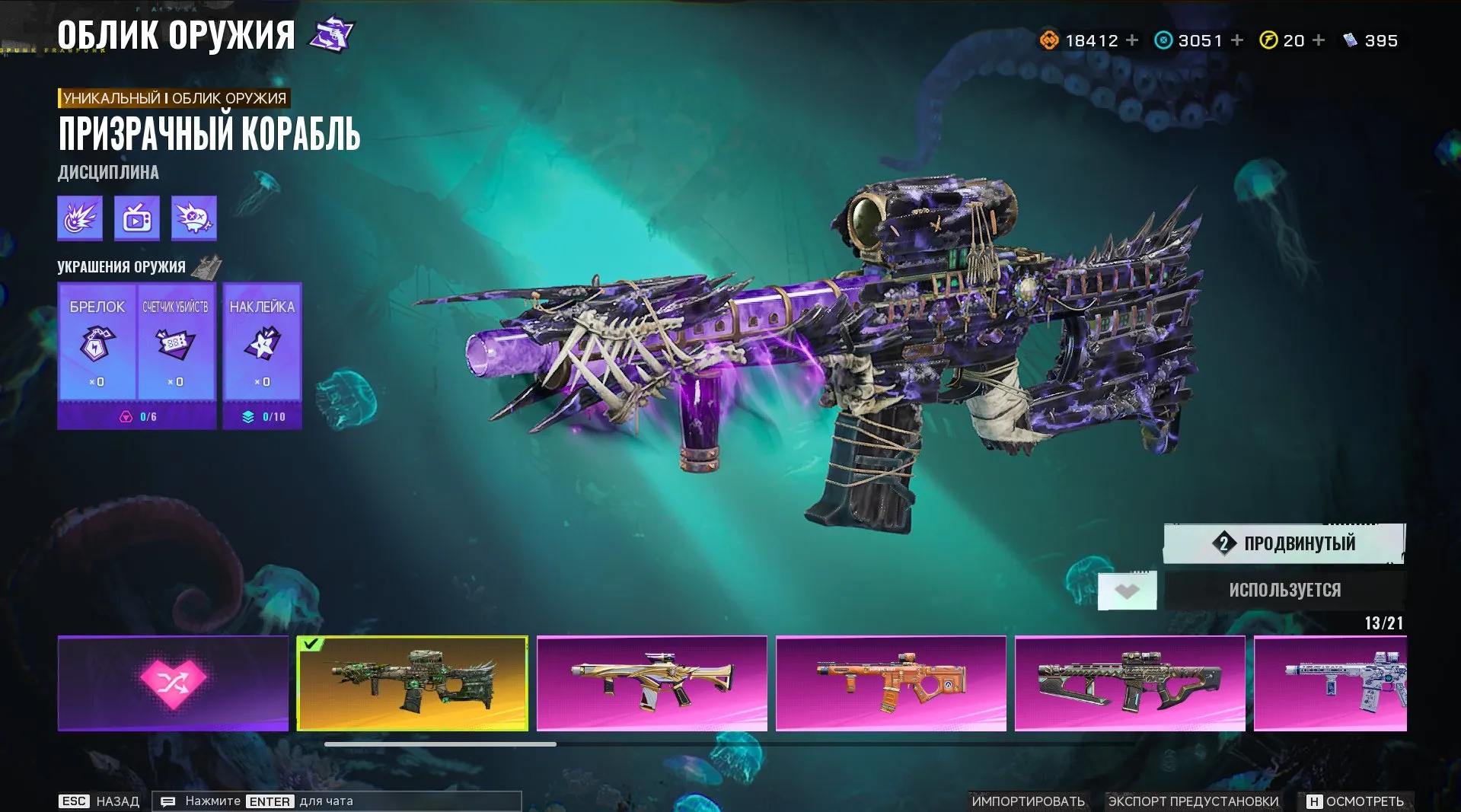Open the НАКЛЕЙКА sticker slot

[x=262, y=350]
